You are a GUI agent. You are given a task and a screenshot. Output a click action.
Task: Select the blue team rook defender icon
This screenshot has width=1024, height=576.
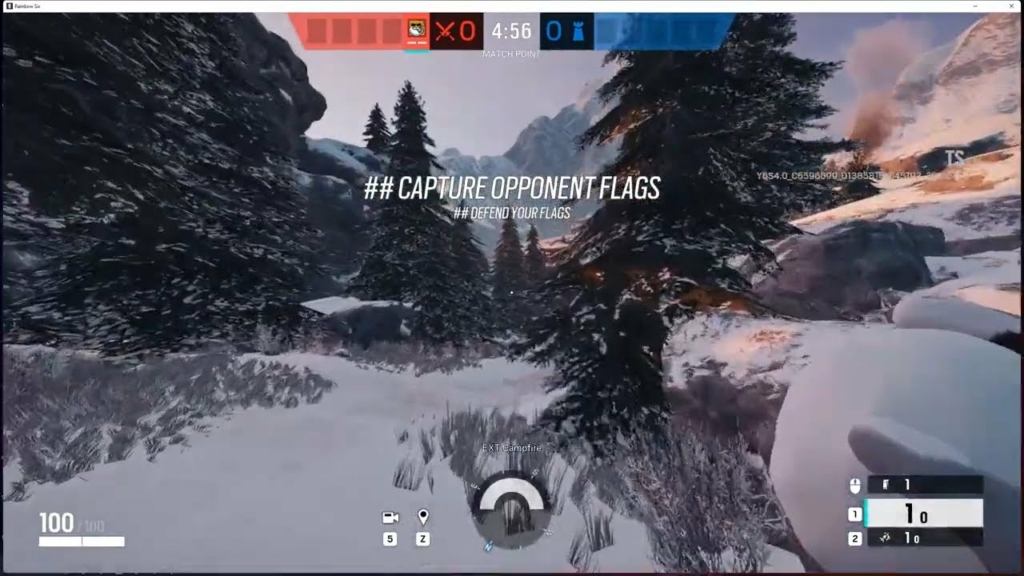577,31
